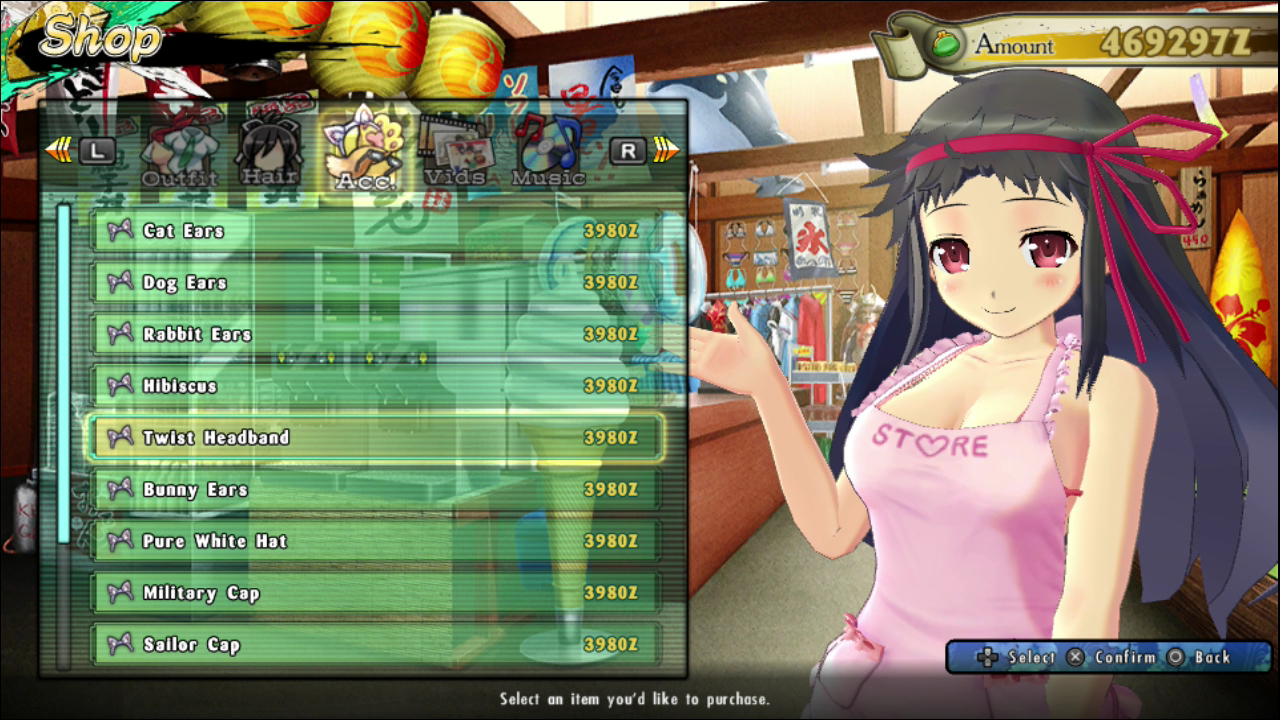
Task: Choose the Twist Headband item
Action: coord(375,438)
